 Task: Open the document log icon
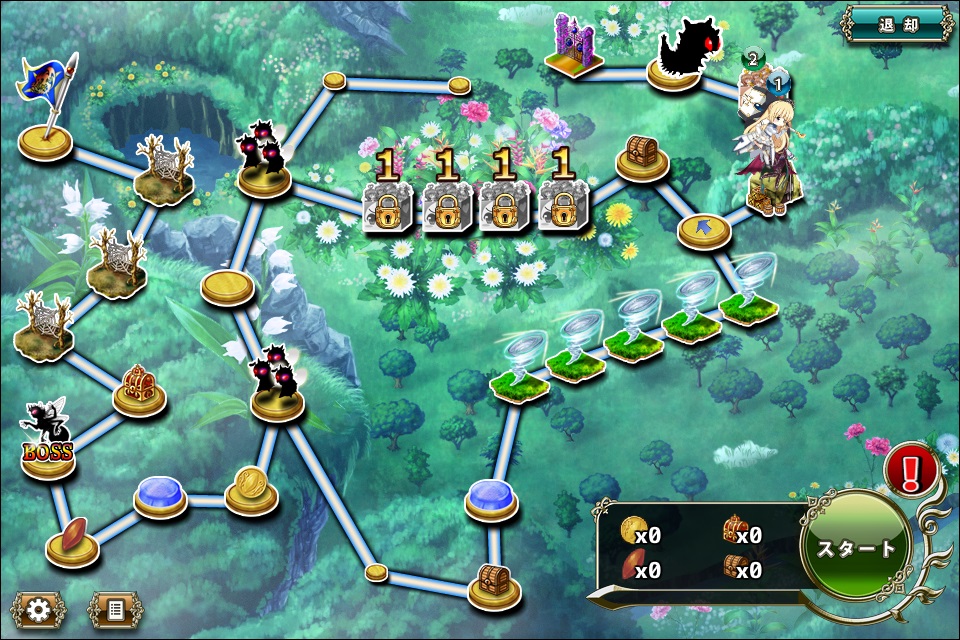tap(114, 608)
